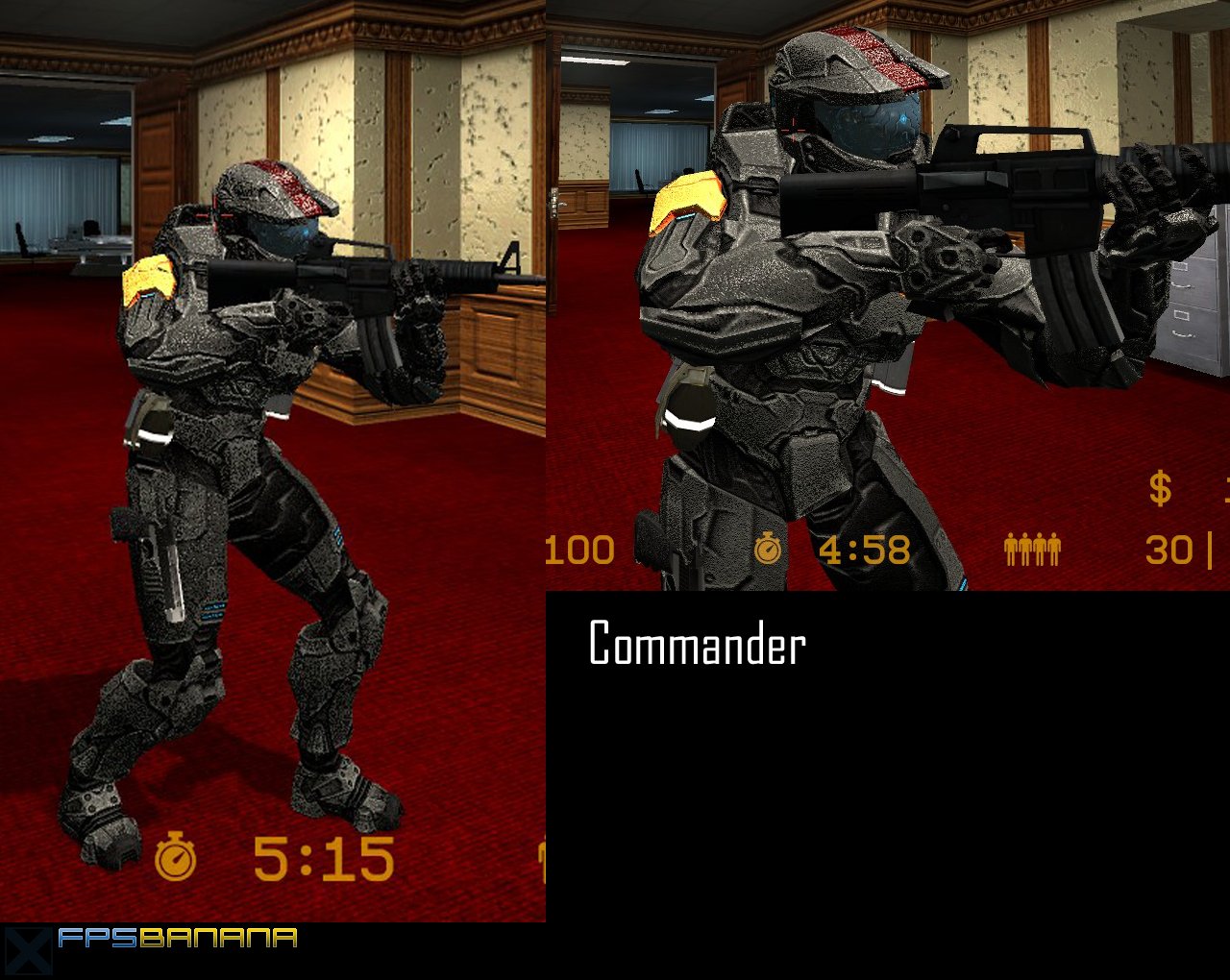Image resolution: width=1230 pixels, height=980 pixels.
Task: Click the blue X icon in the bottom-left corner
Action: click(x=26, y=948)
